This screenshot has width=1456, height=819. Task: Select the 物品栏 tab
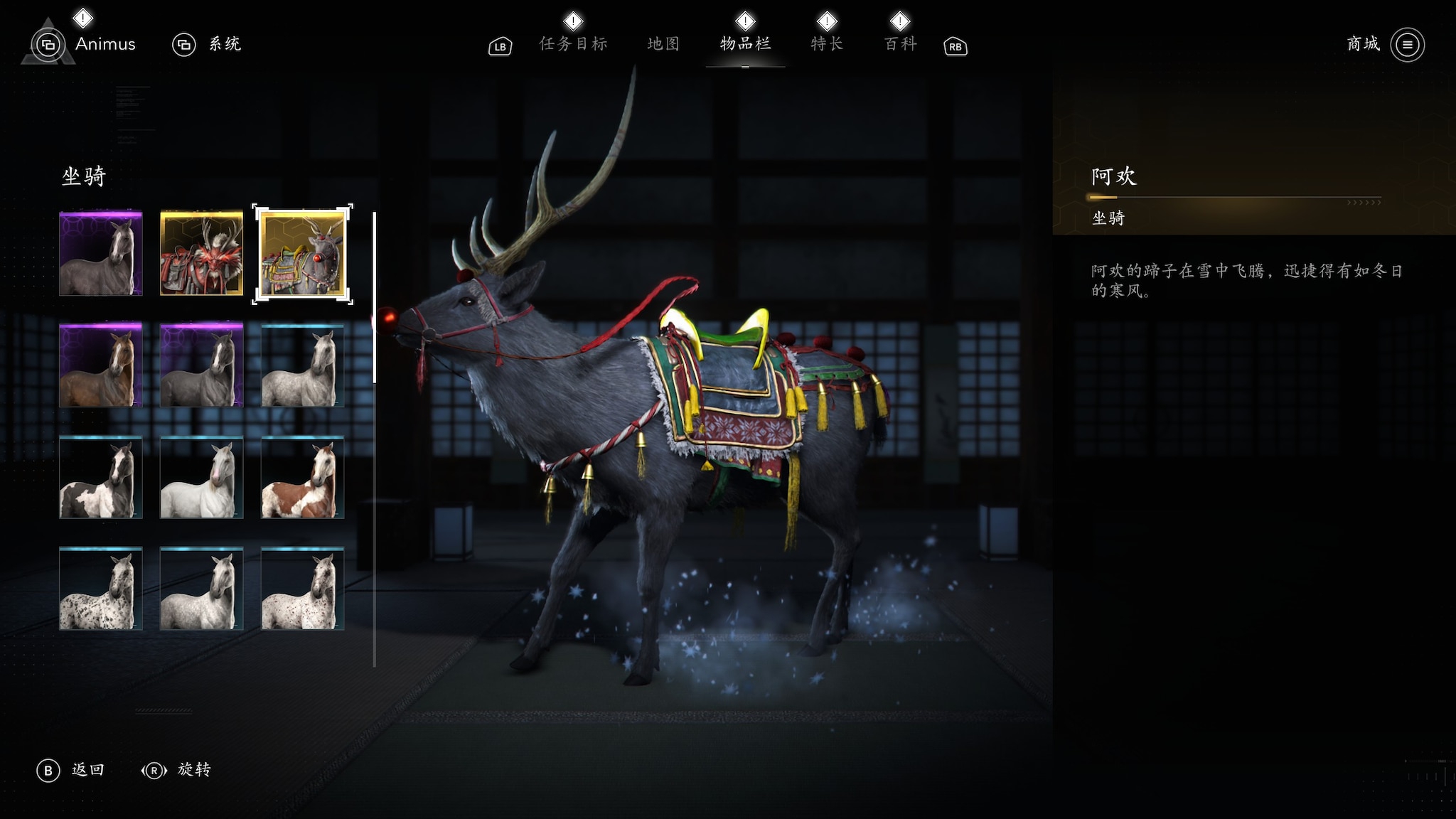tap(745, 44)
